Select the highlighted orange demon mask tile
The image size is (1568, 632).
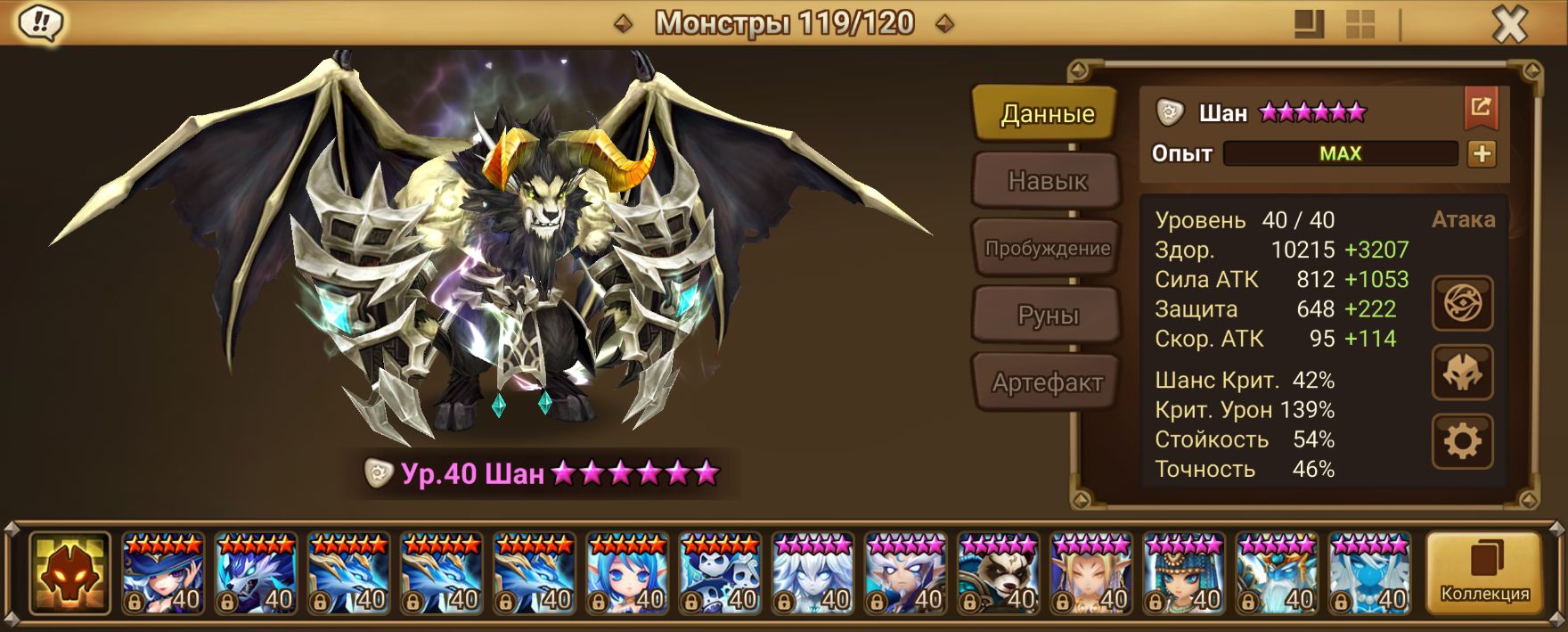pos(69,573)
